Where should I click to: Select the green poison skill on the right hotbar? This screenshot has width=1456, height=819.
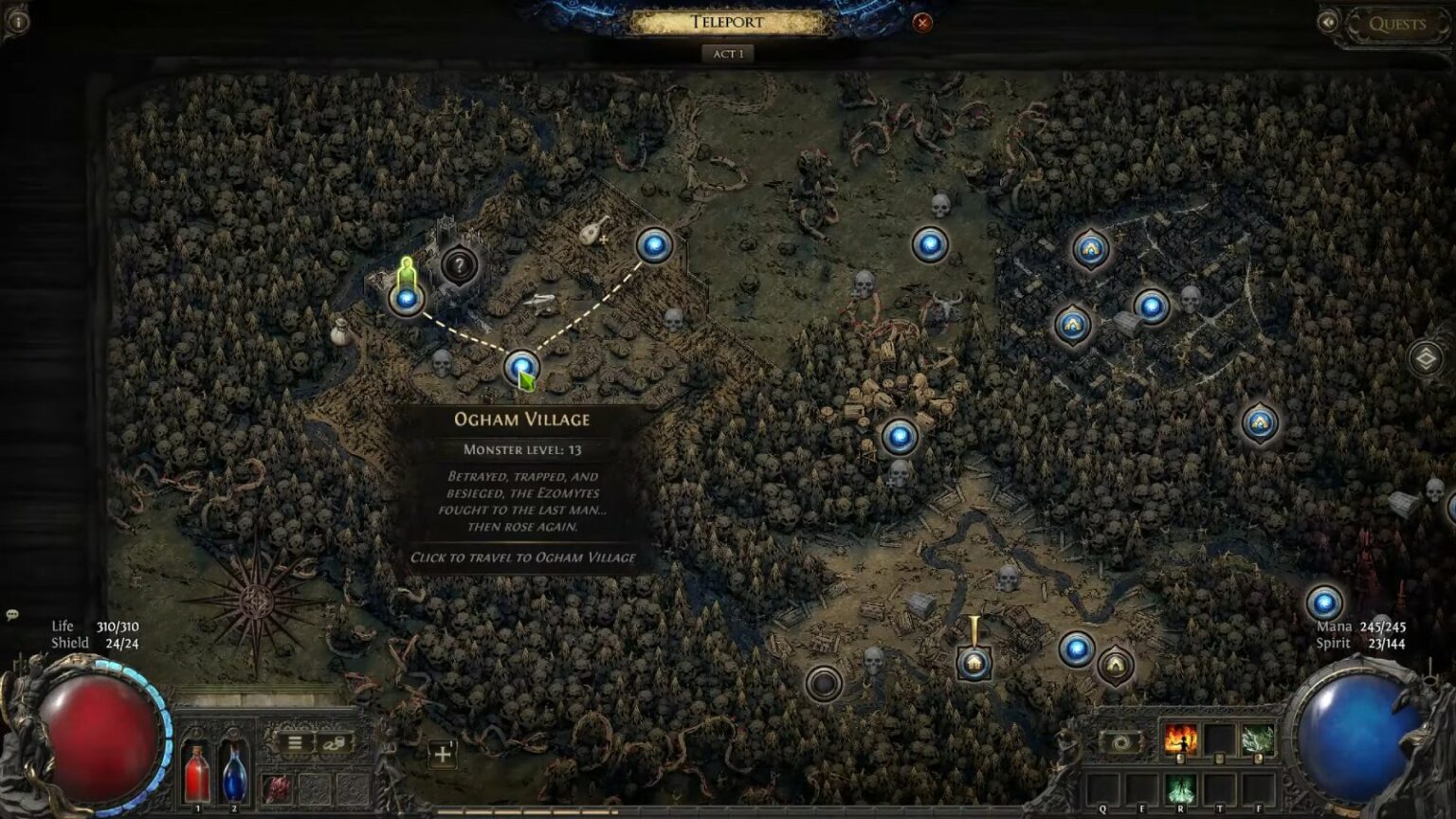pyautogui.click(x=1259, y=737)
